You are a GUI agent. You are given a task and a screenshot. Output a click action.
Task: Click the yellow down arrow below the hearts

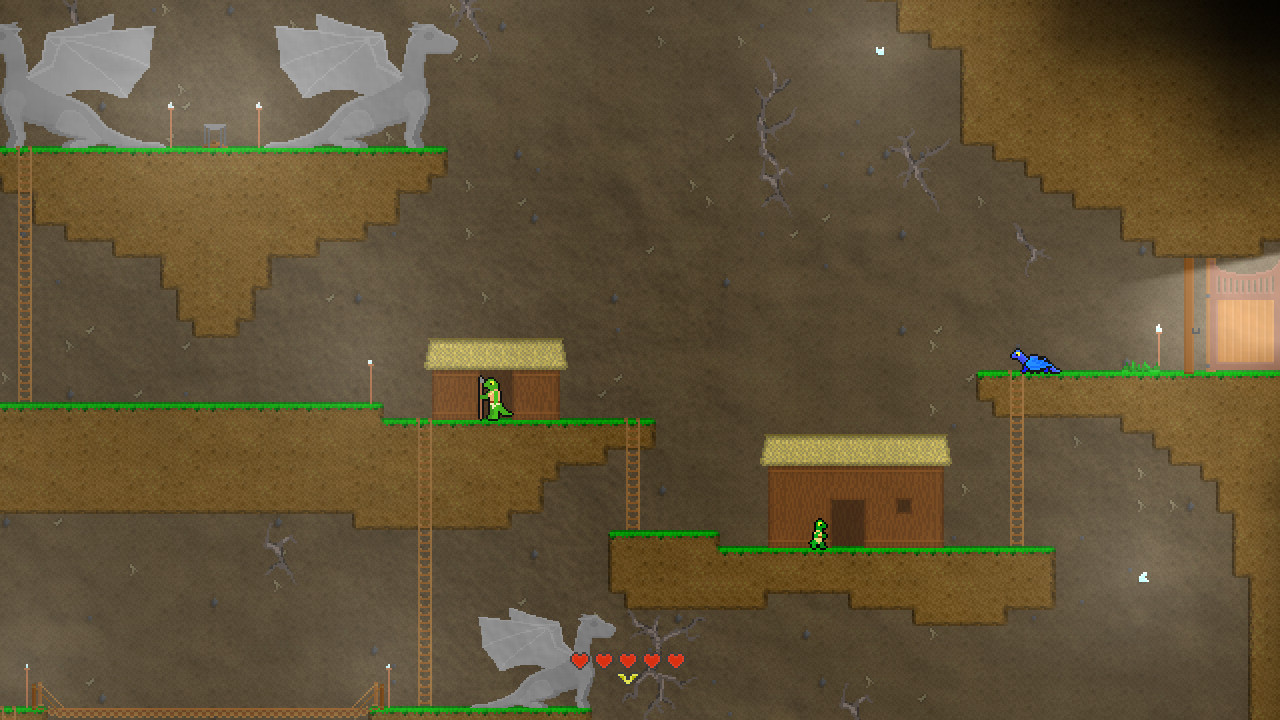coord(627,677)
